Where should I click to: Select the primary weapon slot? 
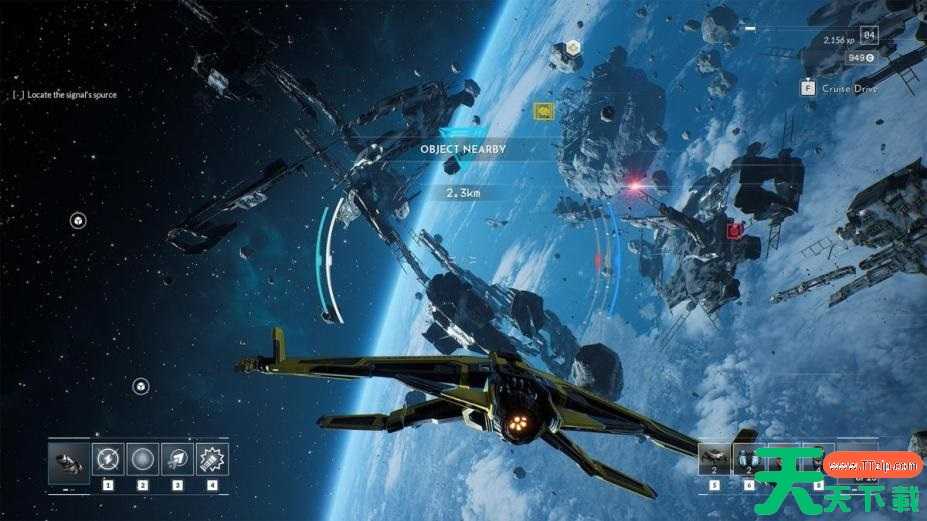(x=70, y=460)
